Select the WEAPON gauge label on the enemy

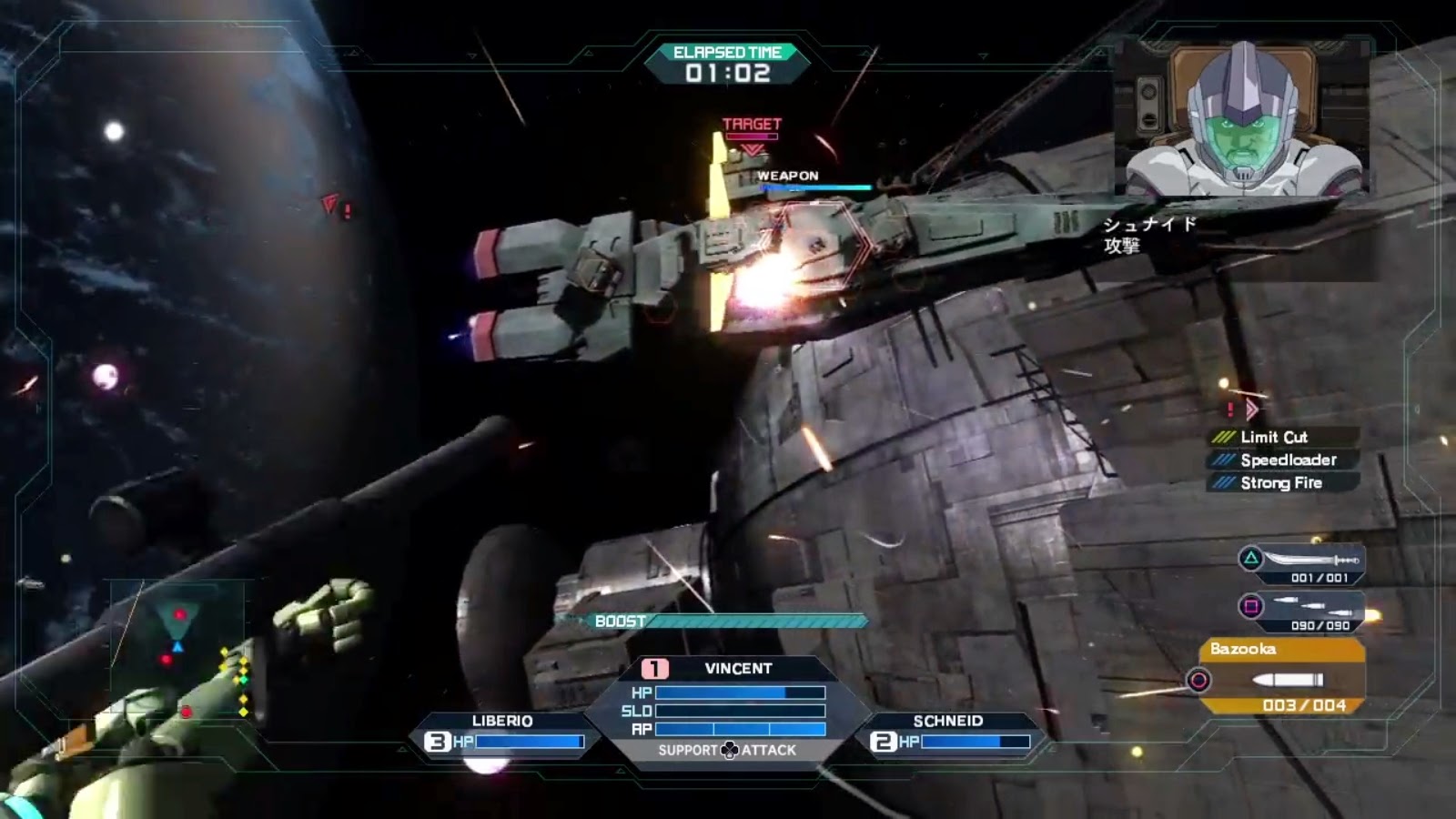788,176
